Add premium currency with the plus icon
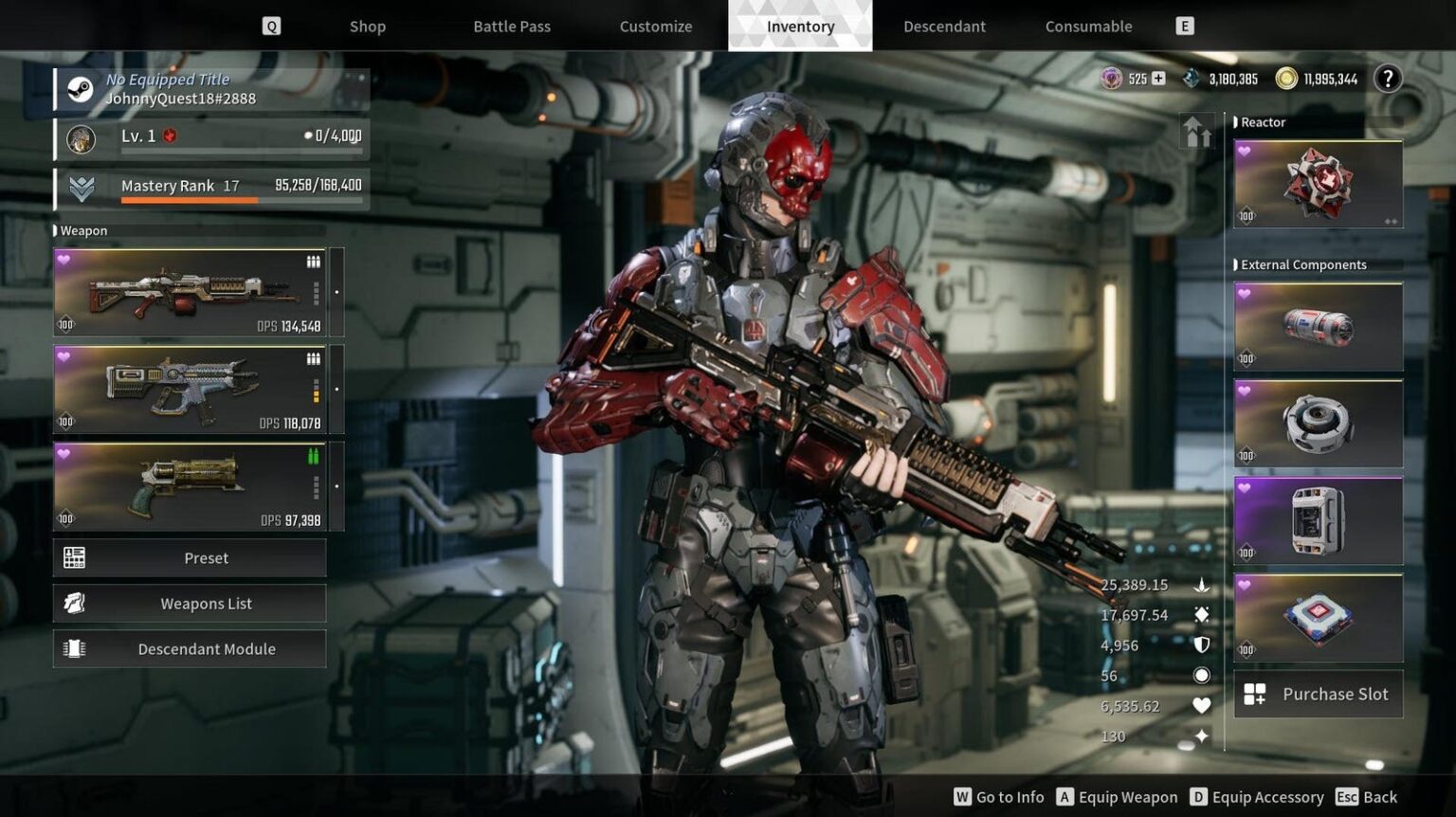 [1158, 79]
